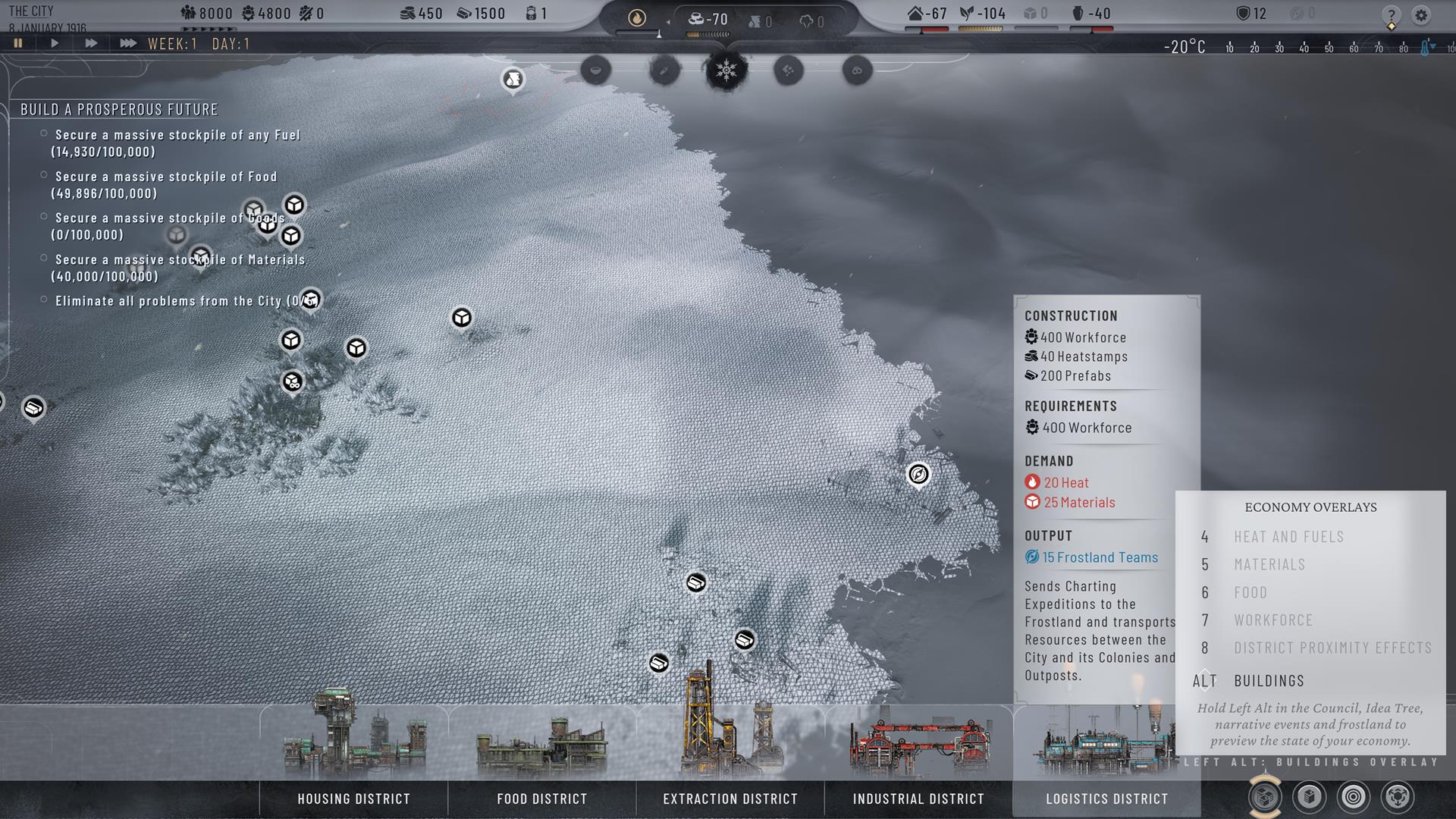Image resolution: width=1456 pixels, height=819 pixels.
Task: Set game speed to triple fast-forward
Action: [128, 43]
